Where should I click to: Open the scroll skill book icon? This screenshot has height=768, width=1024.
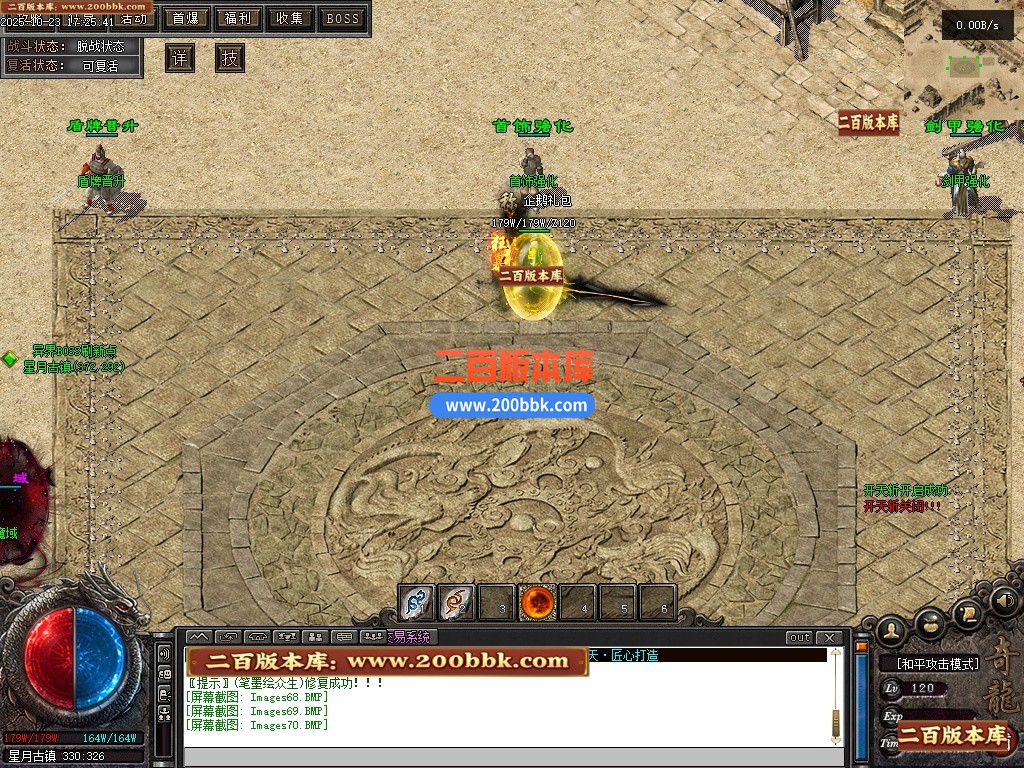pyautogui.click(x=967, y=611)
